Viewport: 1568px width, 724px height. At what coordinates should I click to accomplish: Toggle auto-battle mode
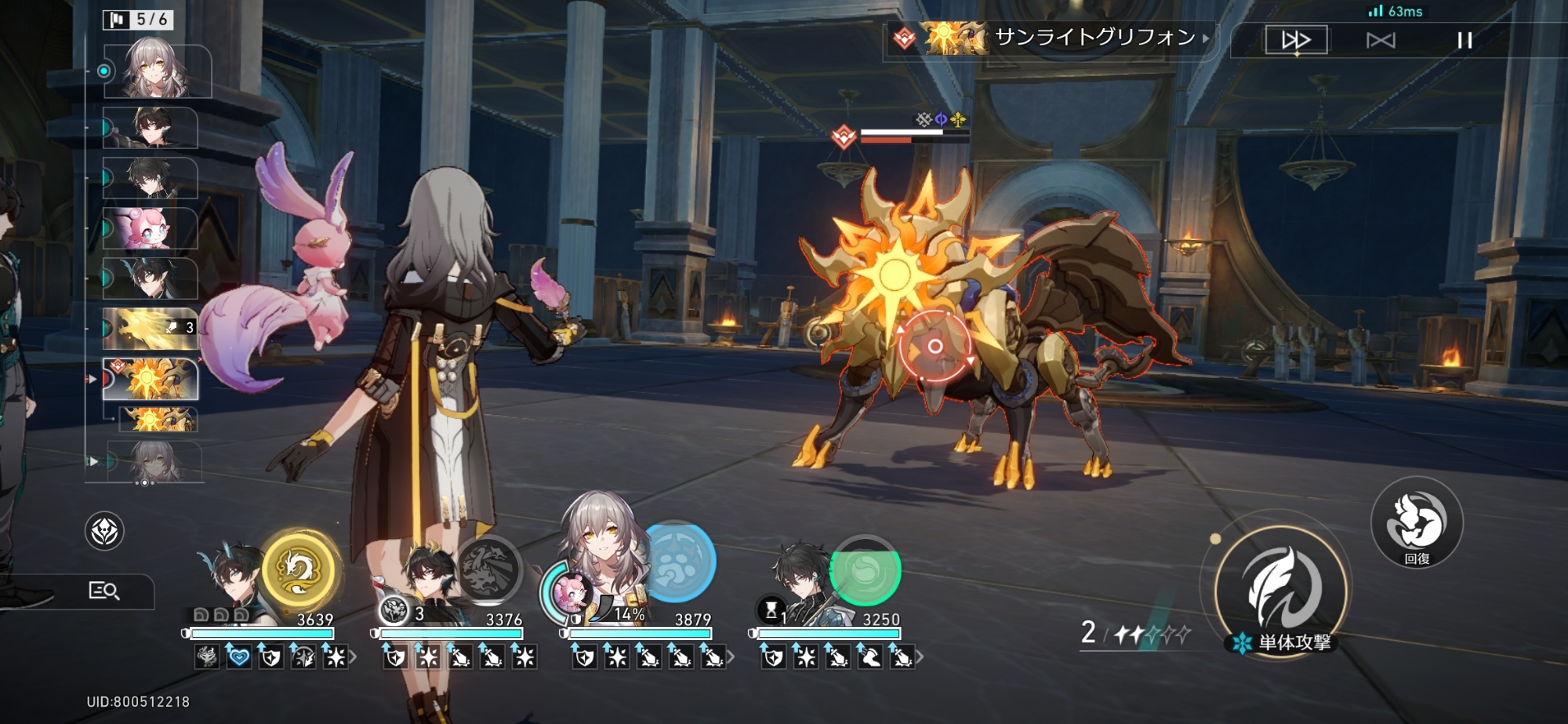(1381, 40)
